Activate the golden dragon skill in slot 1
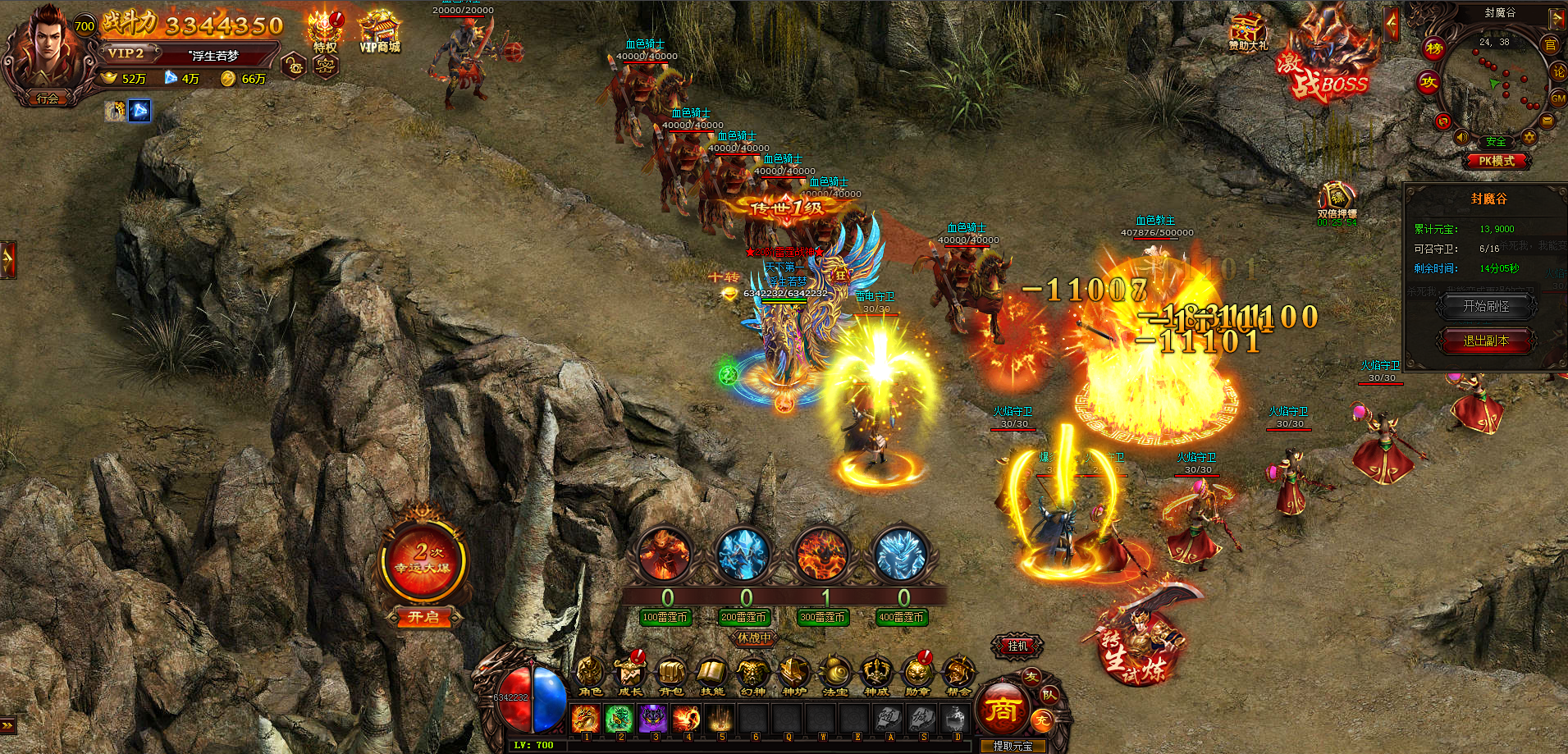 click(x=586, y=719)
